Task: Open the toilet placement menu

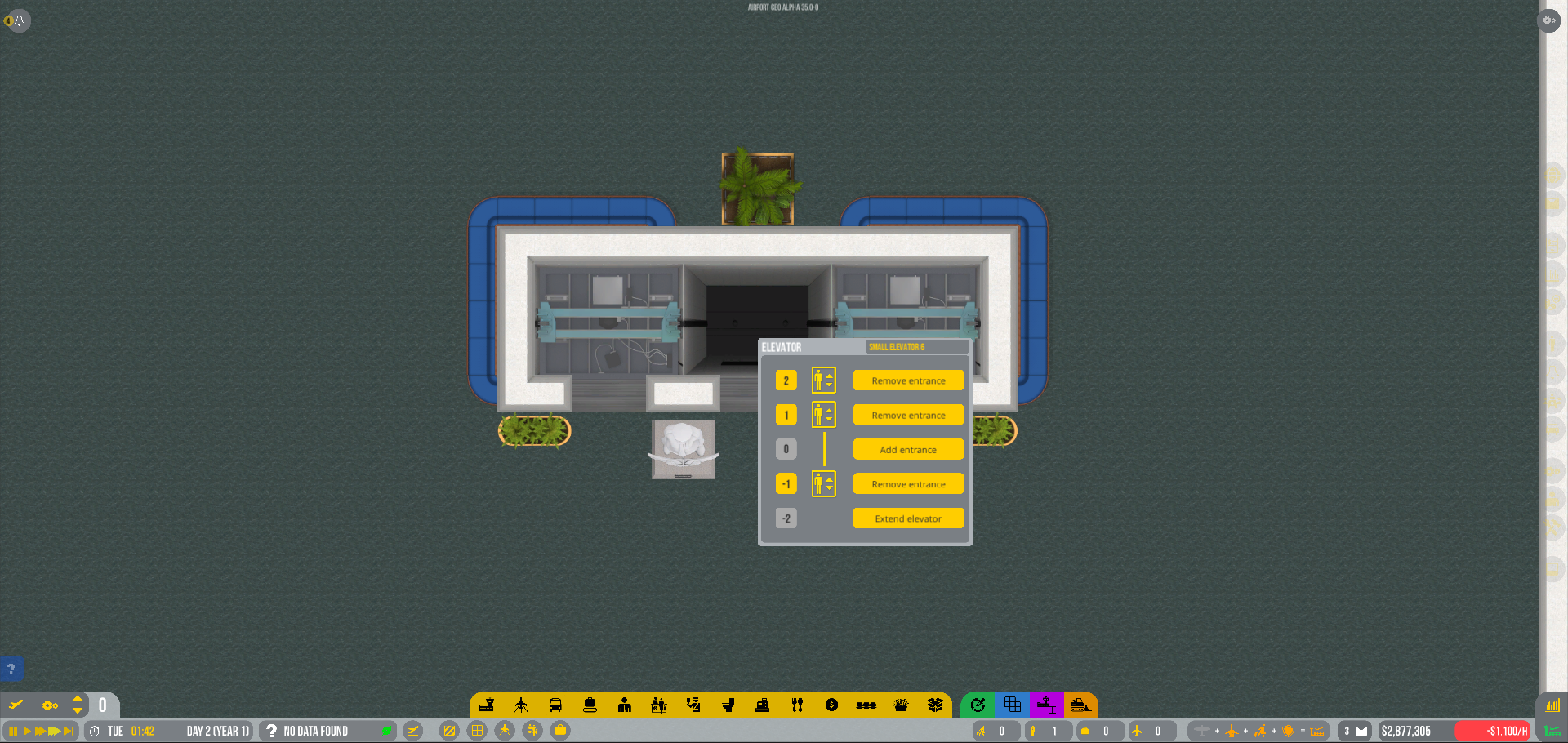Action: [728, 705]
